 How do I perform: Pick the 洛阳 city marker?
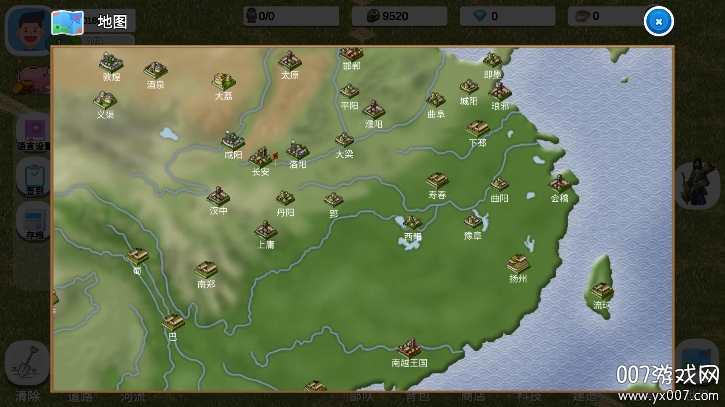pyautogui.click(x=297, y=150)
